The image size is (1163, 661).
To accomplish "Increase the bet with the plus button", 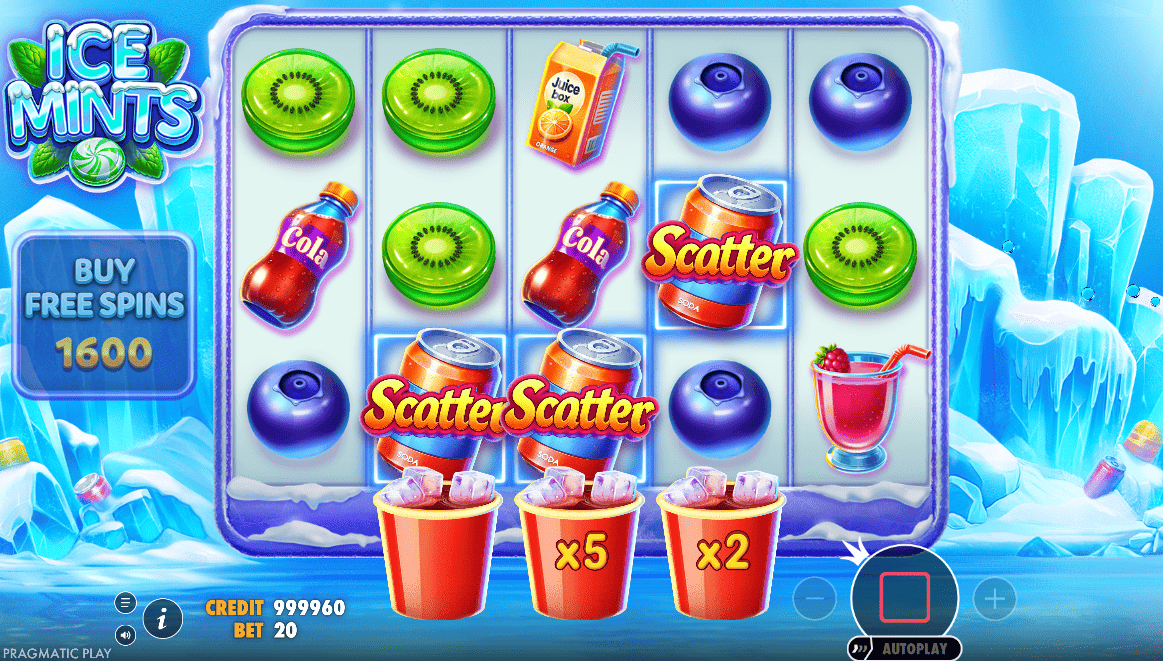I will coord(994,599).
